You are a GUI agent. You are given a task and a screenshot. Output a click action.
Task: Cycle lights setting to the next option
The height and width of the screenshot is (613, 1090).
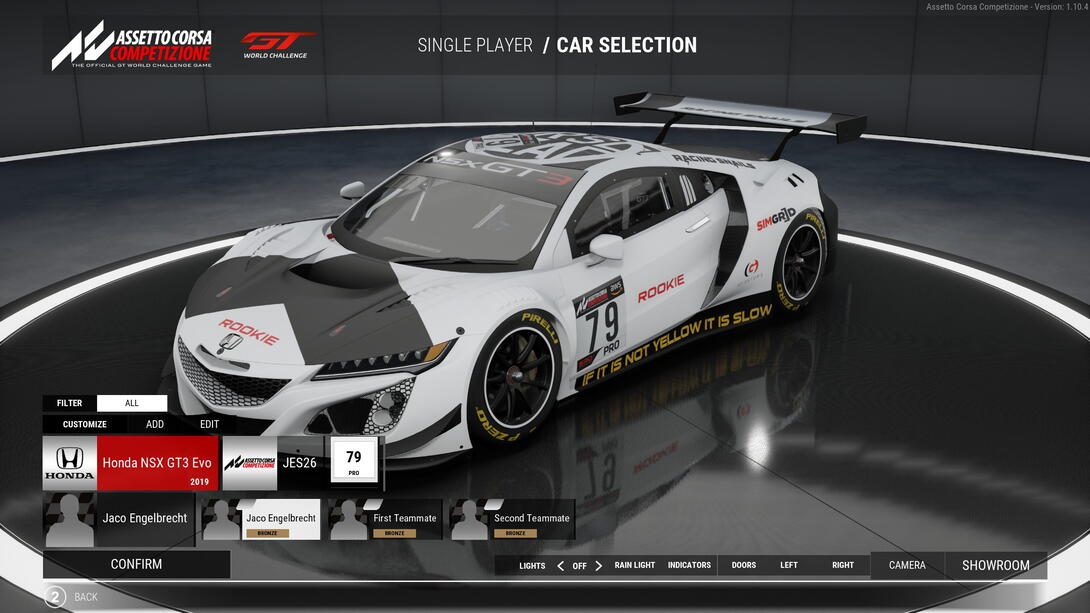tap(598, 565)
